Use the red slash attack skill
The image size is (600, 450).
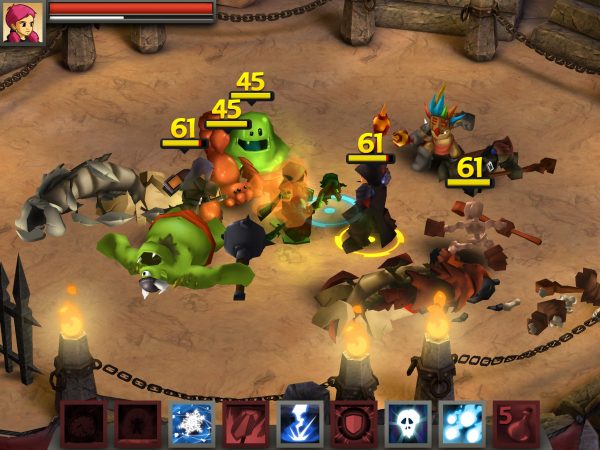click(245, 424)
